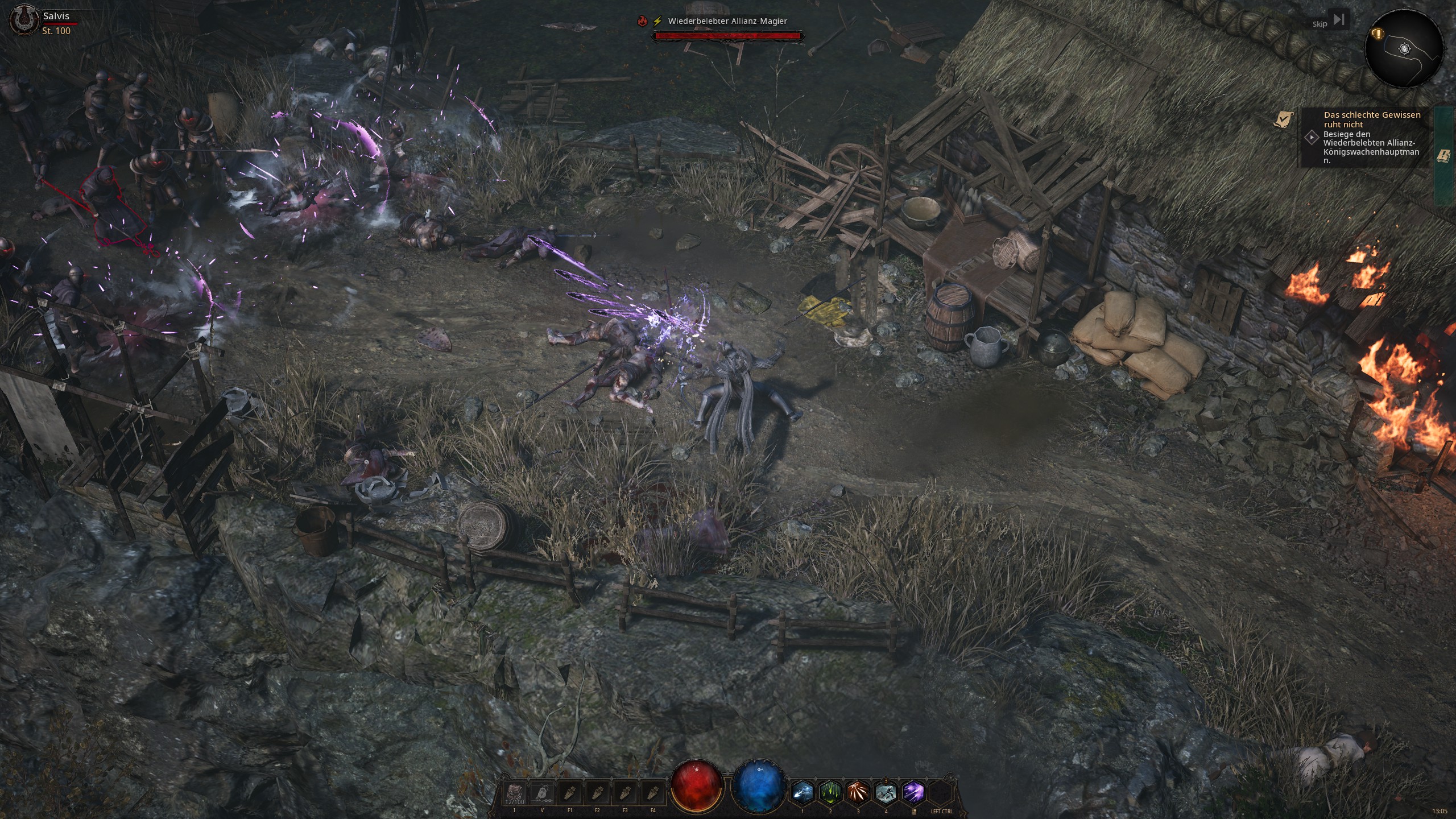Activate the running figure skill with 3 charges

coord(886,793)
